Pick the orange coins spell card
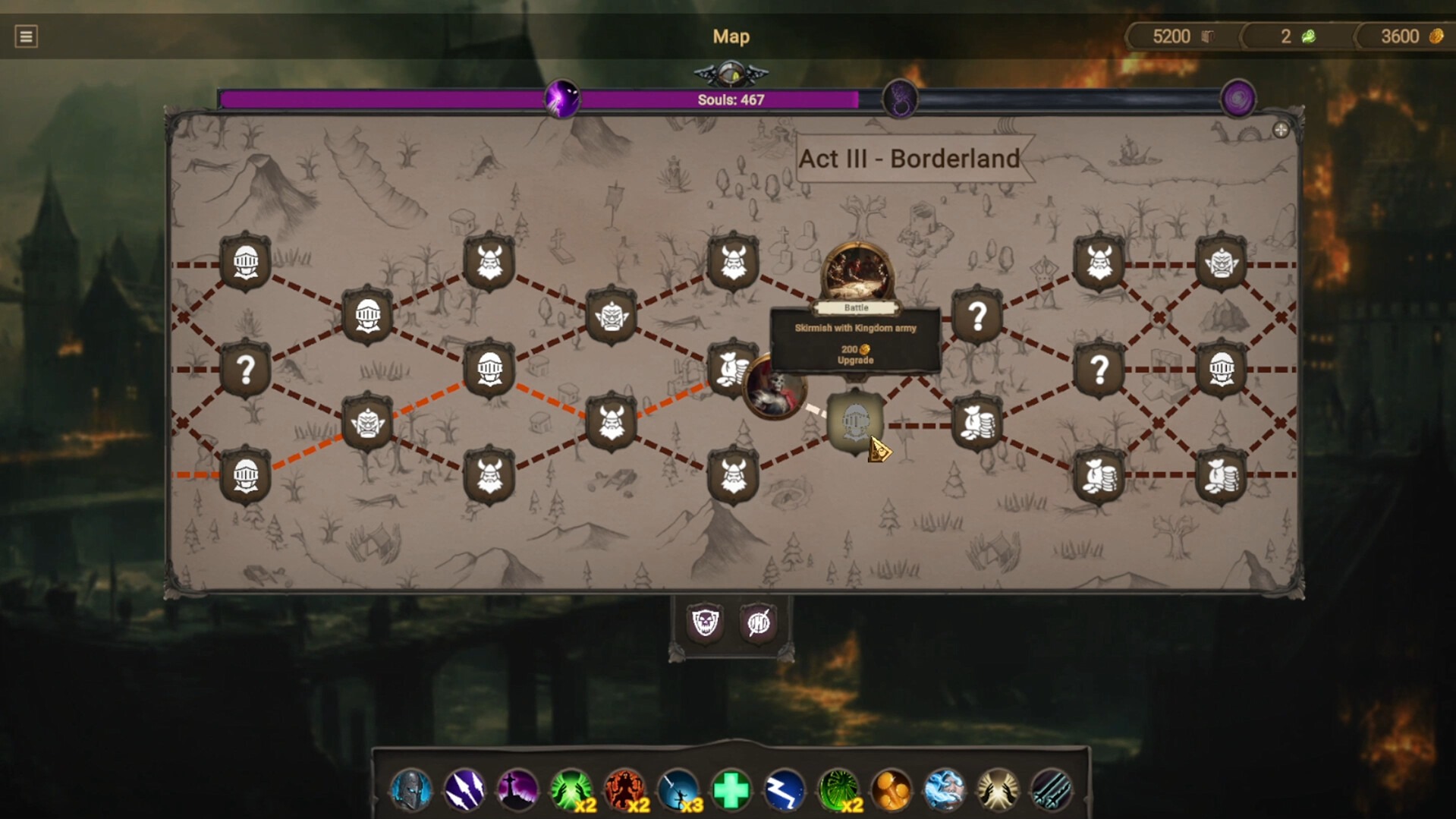 pyautogui.click(x=892, y=789)
